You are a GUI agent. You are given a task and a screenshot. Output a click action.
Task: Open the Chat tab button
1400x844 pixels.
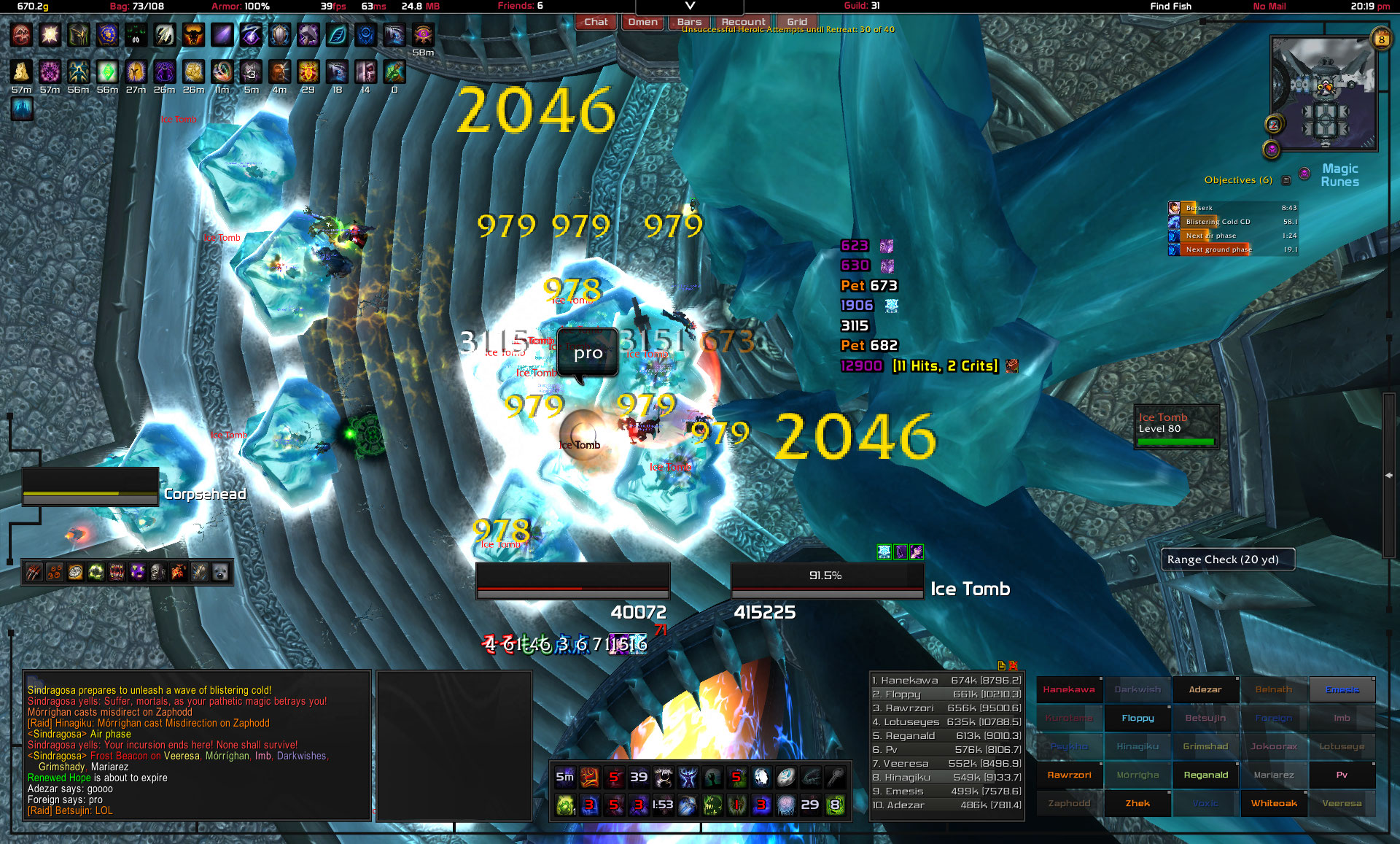[x=595, y=22]
